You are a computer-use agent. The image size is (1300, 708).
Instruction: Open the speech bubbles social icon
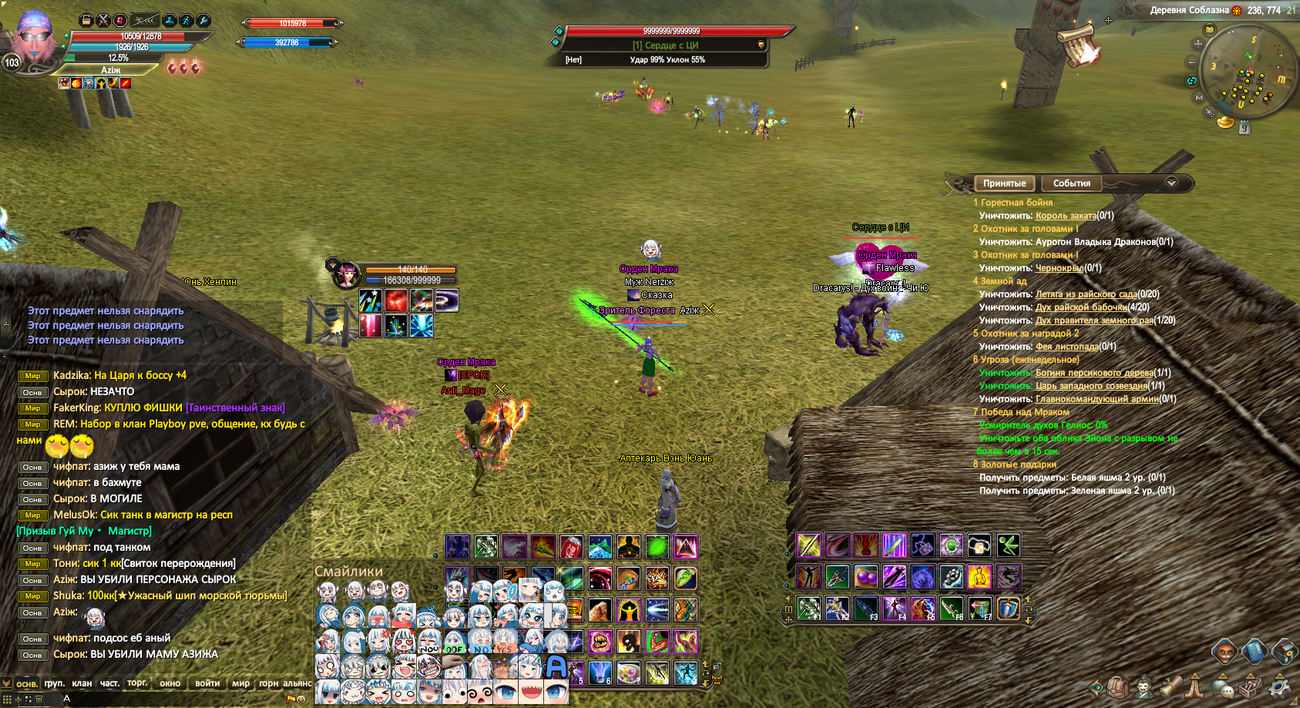pos(1222,688)
